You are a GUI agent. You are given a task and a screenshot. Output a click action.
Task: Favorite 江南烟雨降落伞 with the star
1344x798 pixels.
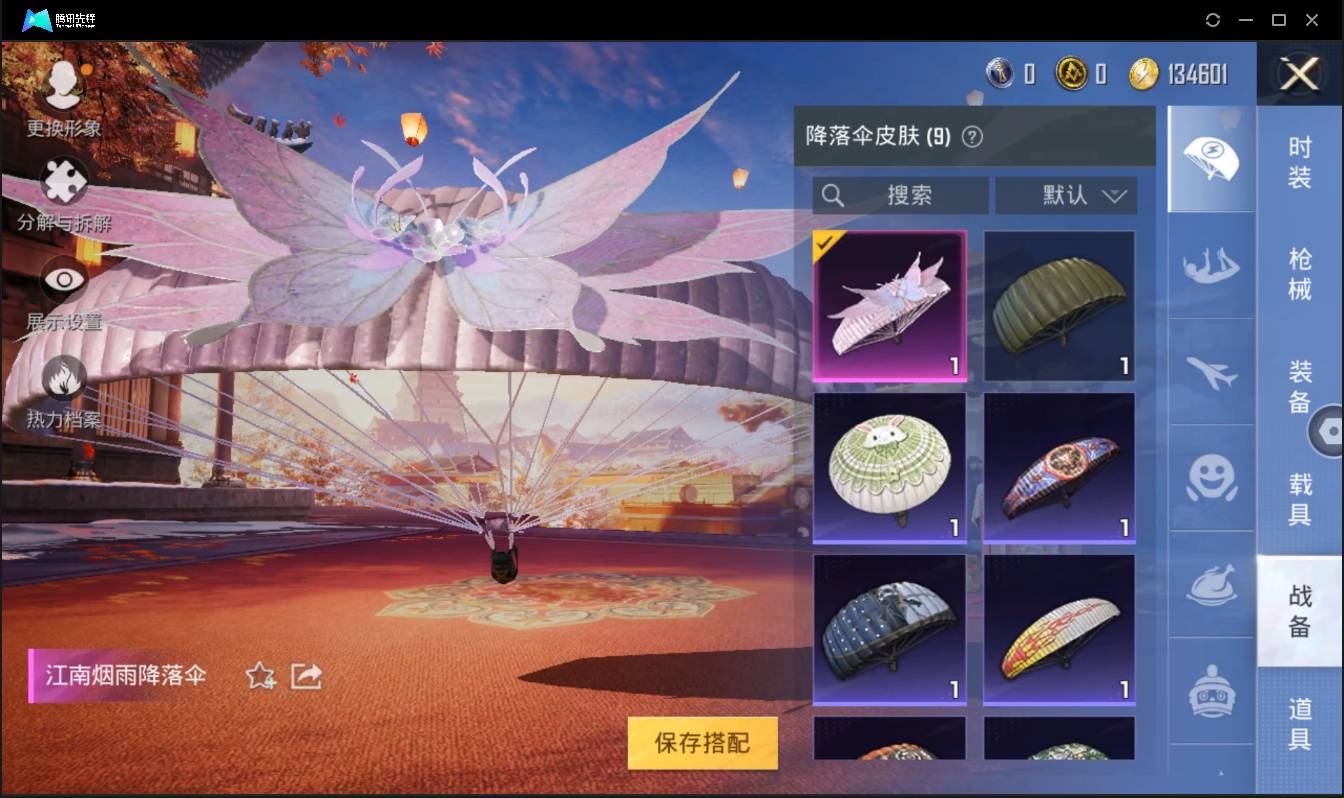pyautogui.click(x=258, y=676)
